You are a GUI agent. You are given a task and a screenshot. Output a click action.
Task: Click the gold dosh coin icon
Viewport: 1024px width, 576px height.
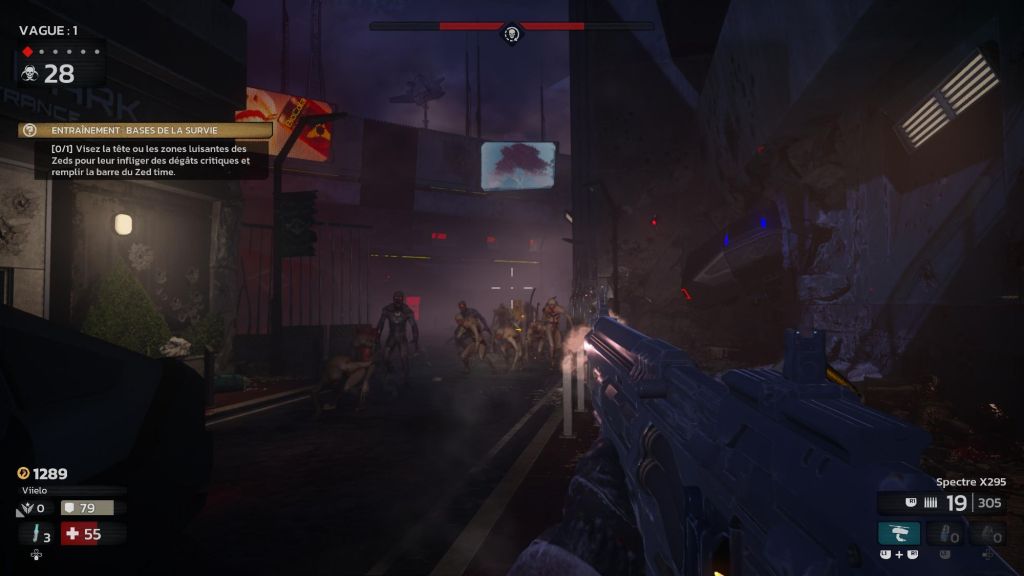(x=23, y=473)
